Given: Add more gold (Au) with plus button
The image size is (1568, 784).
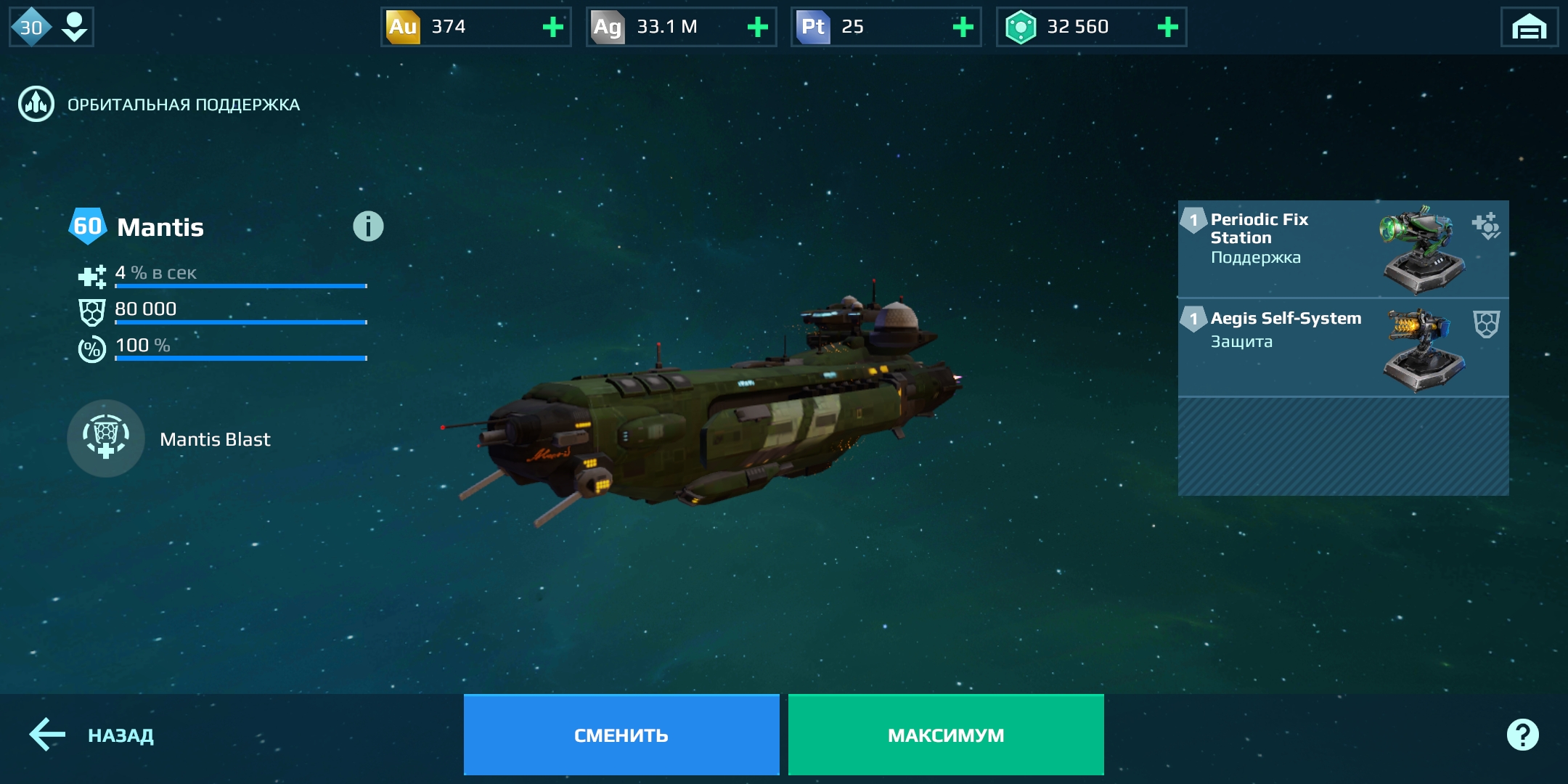Looking at the screenshot, I should (553, 28).
